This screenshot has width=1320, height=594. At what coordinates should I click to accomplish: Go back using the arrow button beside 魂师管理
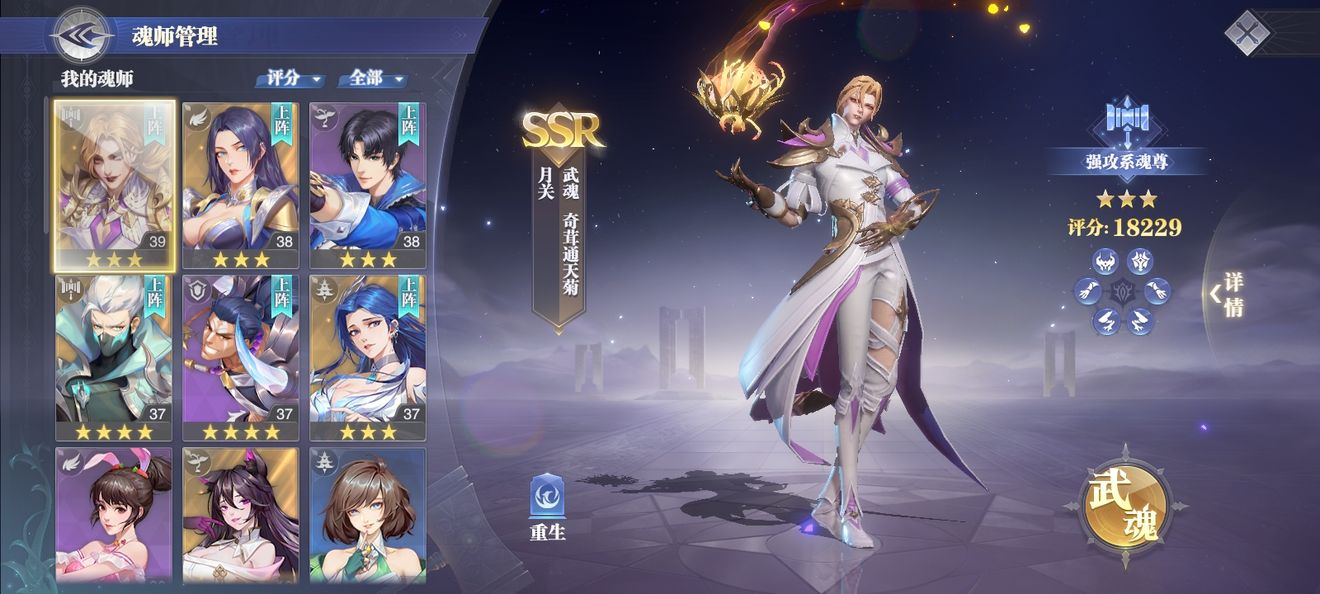[82, 37]
